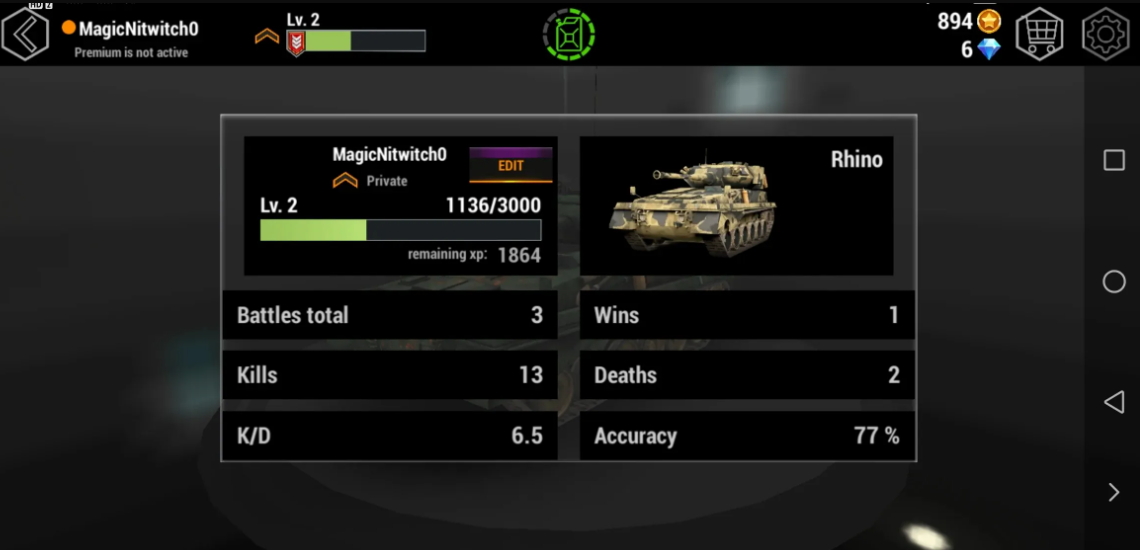1140x550 pixels.
Task: Tap the Android triangle back button
Action: click(1113, 402)
